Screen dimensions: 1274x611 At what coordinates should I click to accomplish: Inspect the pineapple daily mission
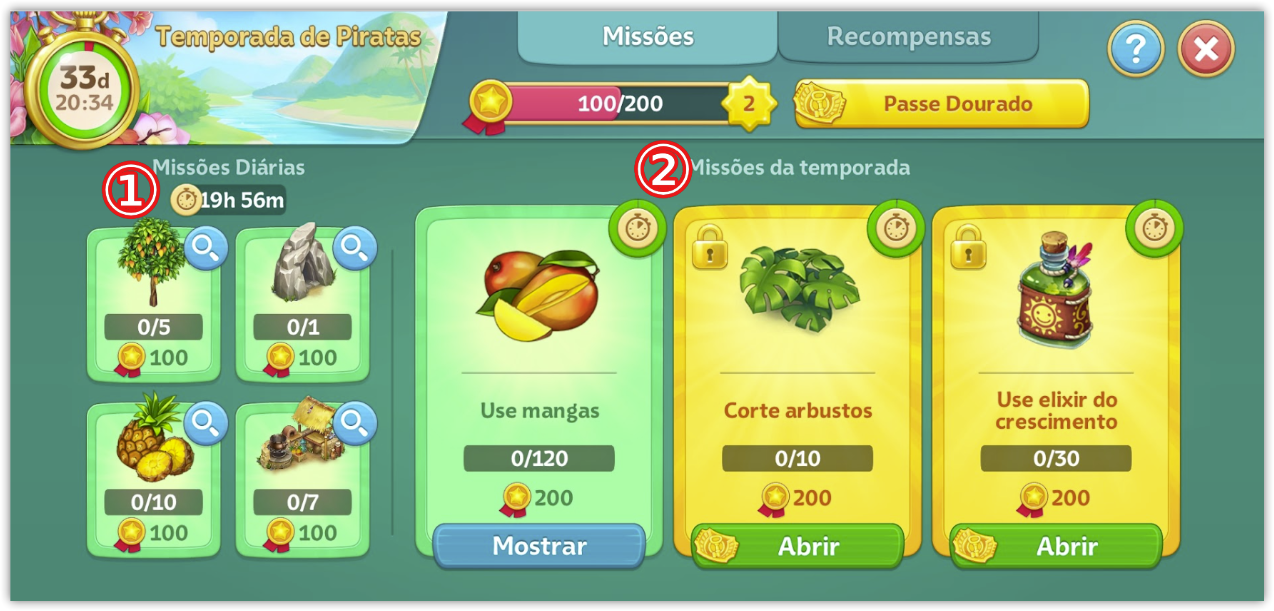coord(206,425)
